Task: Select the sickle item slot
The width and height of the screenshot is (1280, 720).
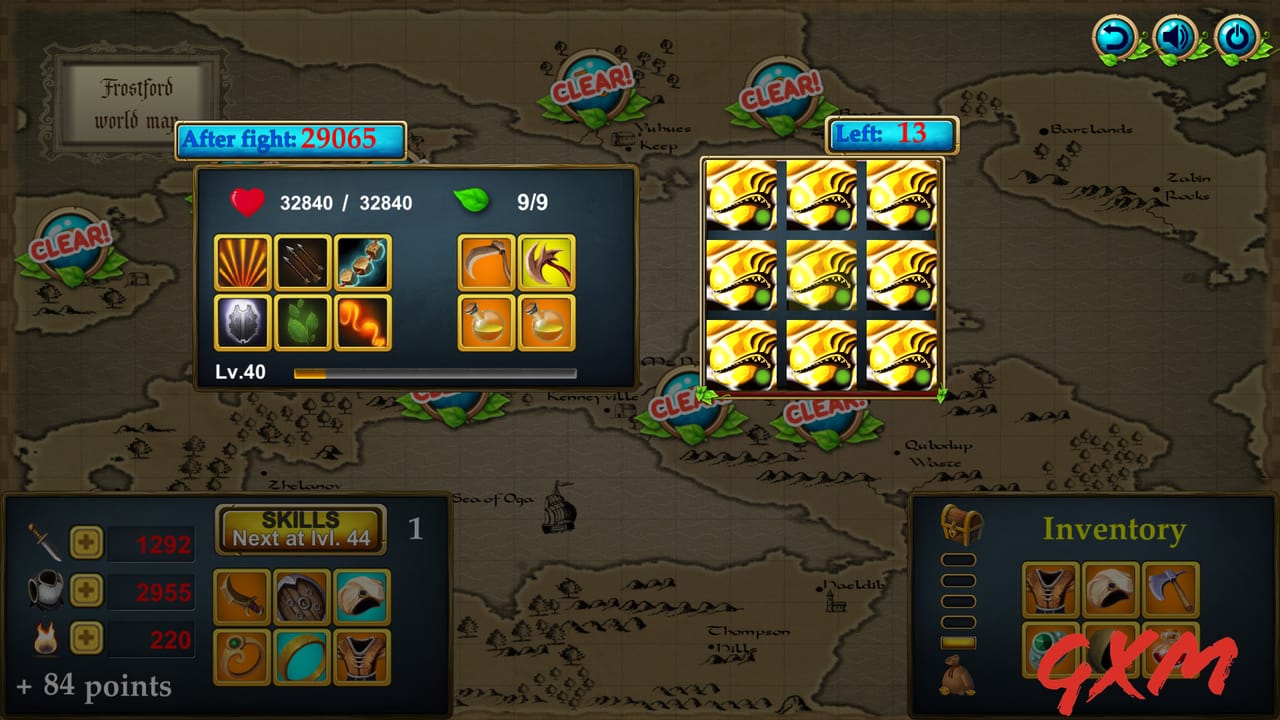Action: 487,262
